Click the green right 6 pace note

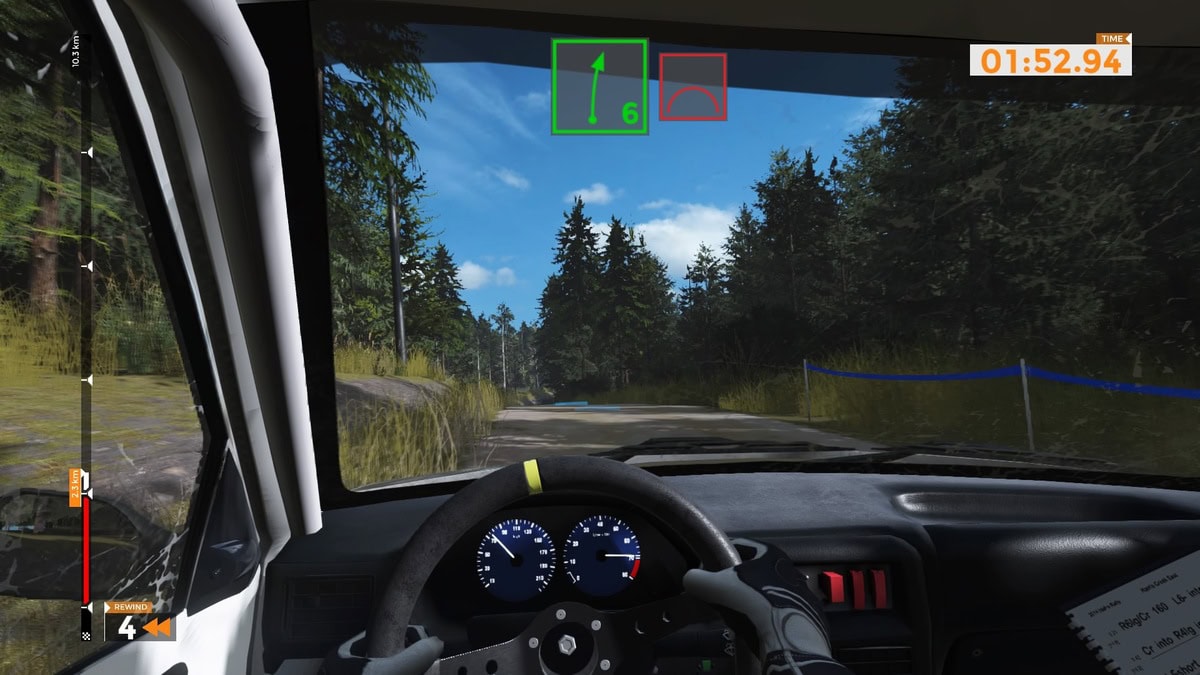tap(600, 86)
